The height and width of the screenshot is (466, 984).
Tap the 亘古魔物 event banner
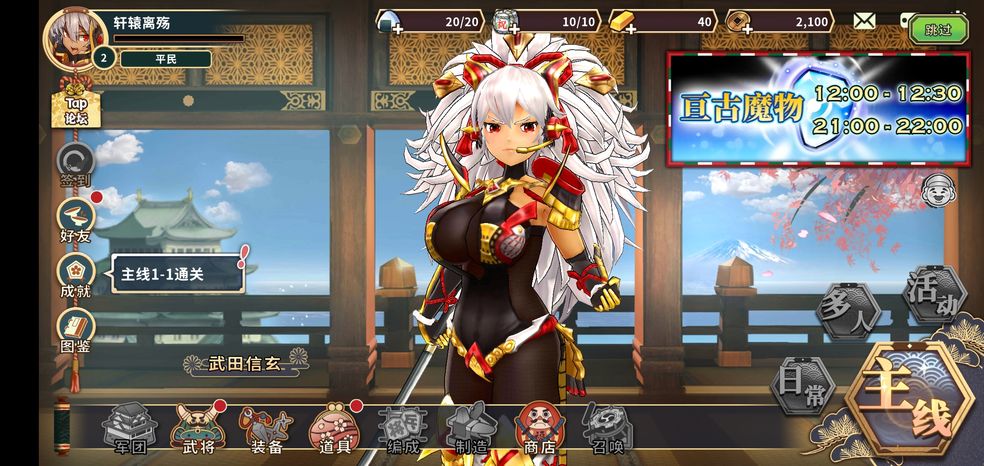click(x=818, y=108)
